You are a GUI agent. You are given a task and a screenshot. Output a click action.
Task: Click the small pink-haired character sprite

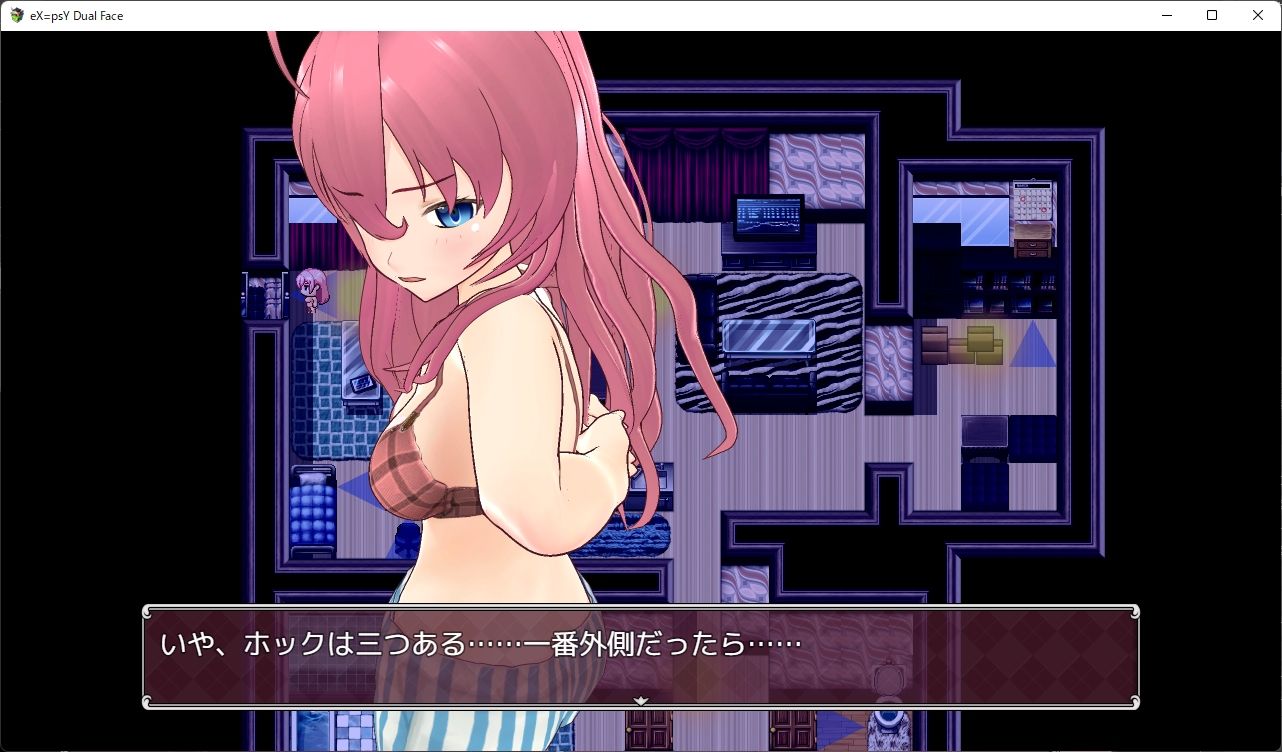[311, 291]
